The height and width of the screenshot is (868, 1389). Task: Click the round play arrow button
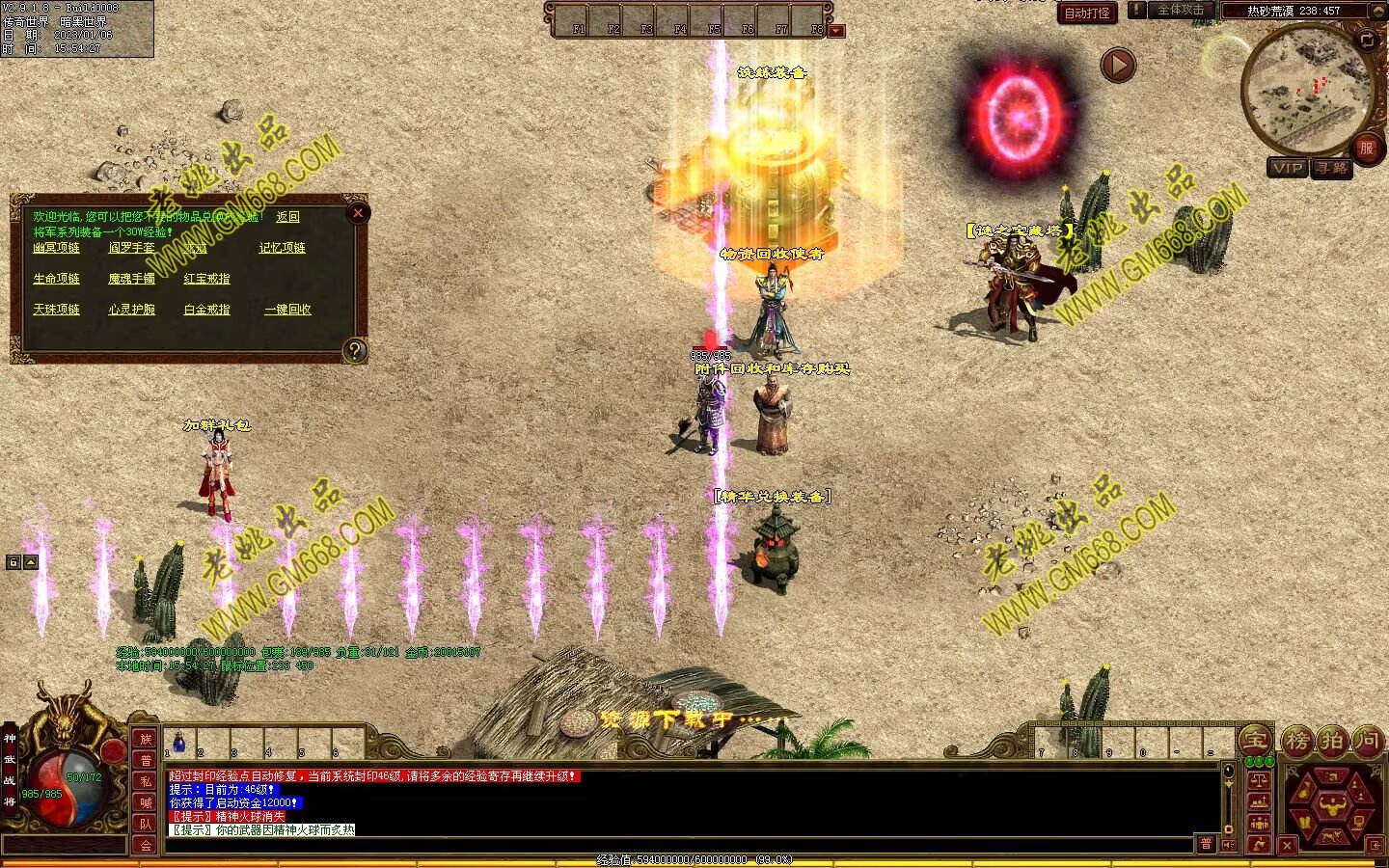click(x=1118, y=66)
